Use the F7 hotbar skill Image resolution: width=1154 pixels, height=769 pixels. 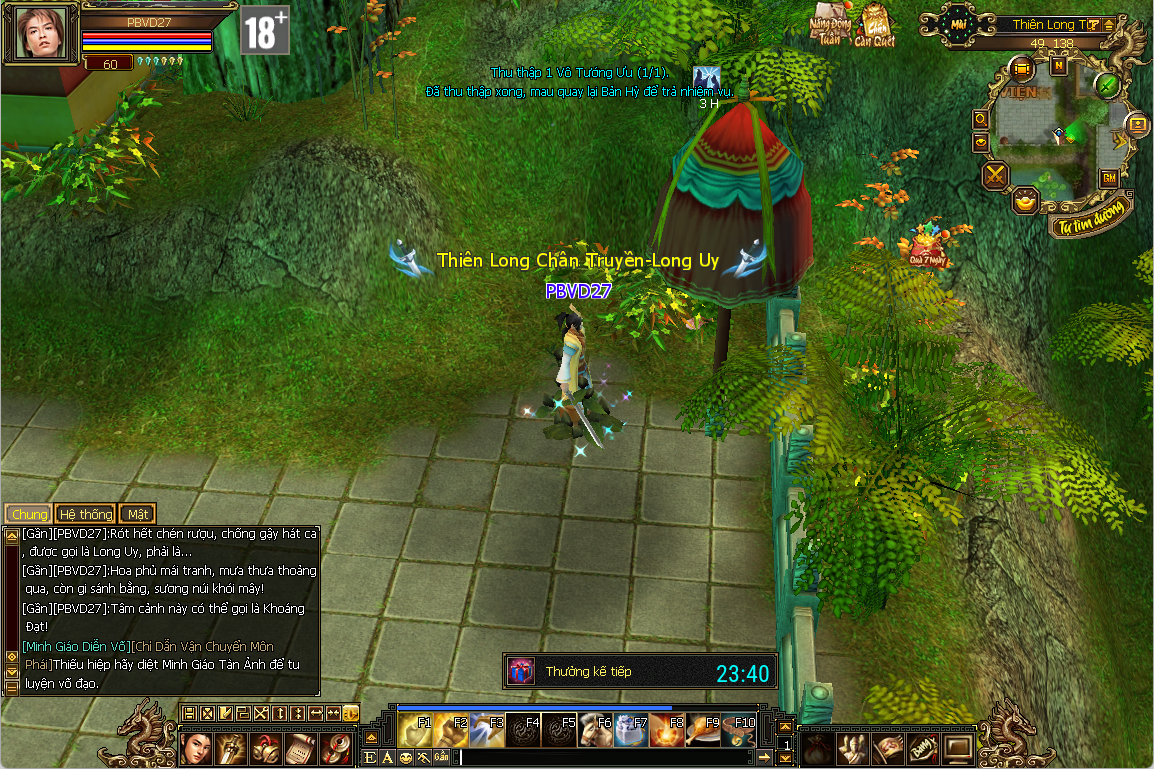631,731
